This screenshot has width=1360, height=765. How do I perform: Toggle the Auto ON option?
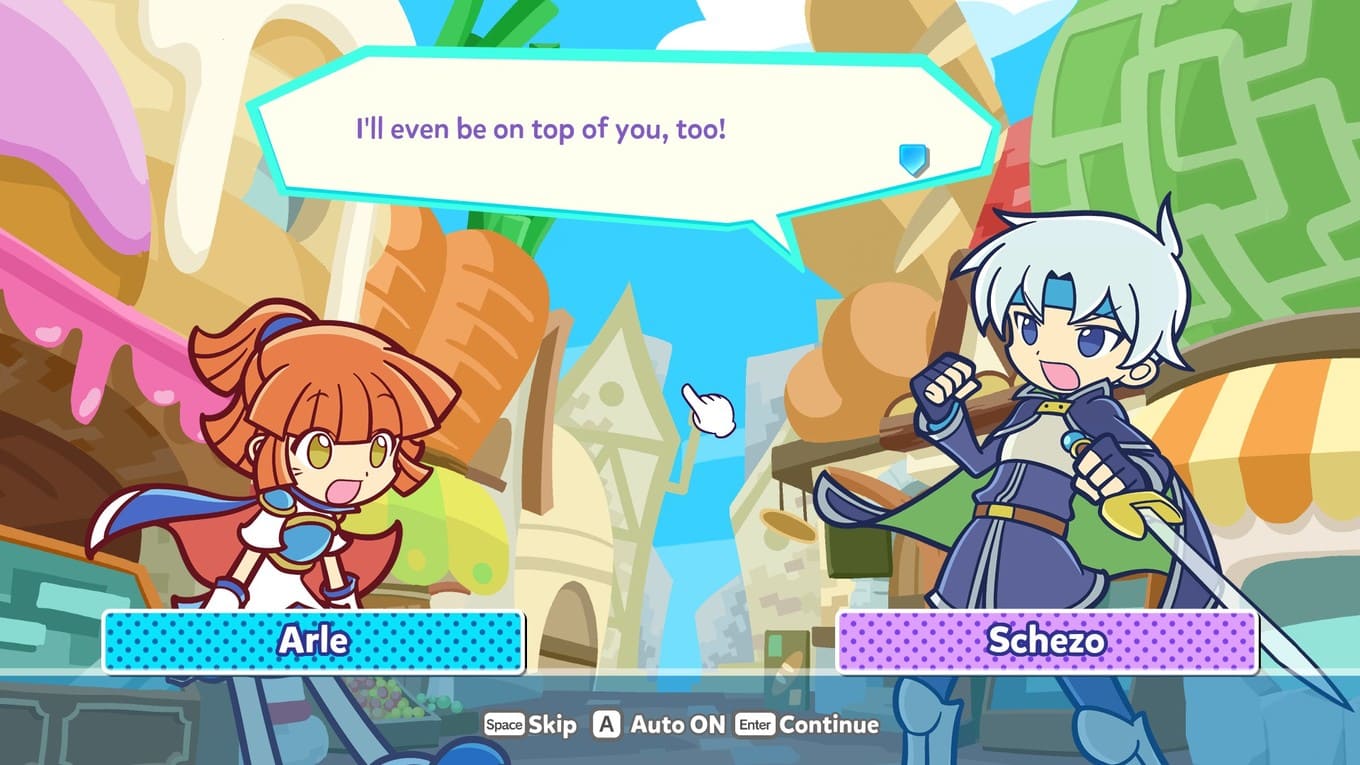[659, 725]
